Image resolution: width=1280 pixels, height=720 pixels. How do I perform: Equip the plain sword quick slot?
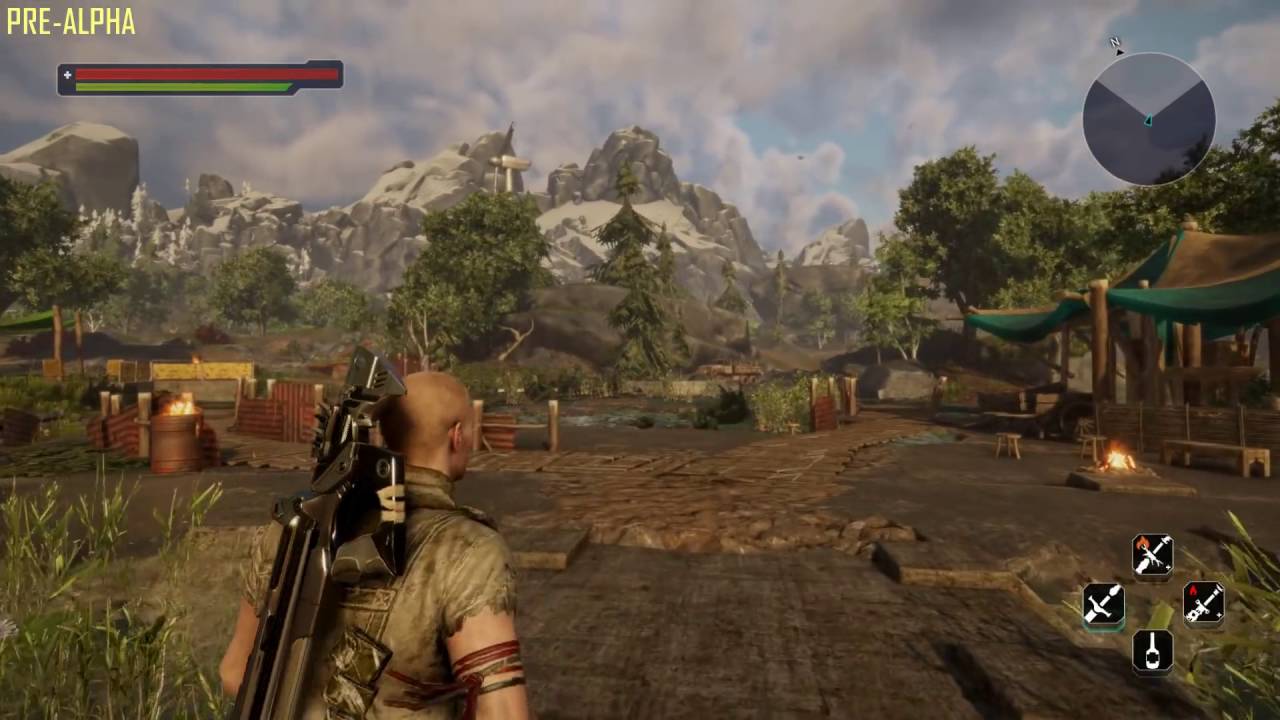pos(1103,604)
